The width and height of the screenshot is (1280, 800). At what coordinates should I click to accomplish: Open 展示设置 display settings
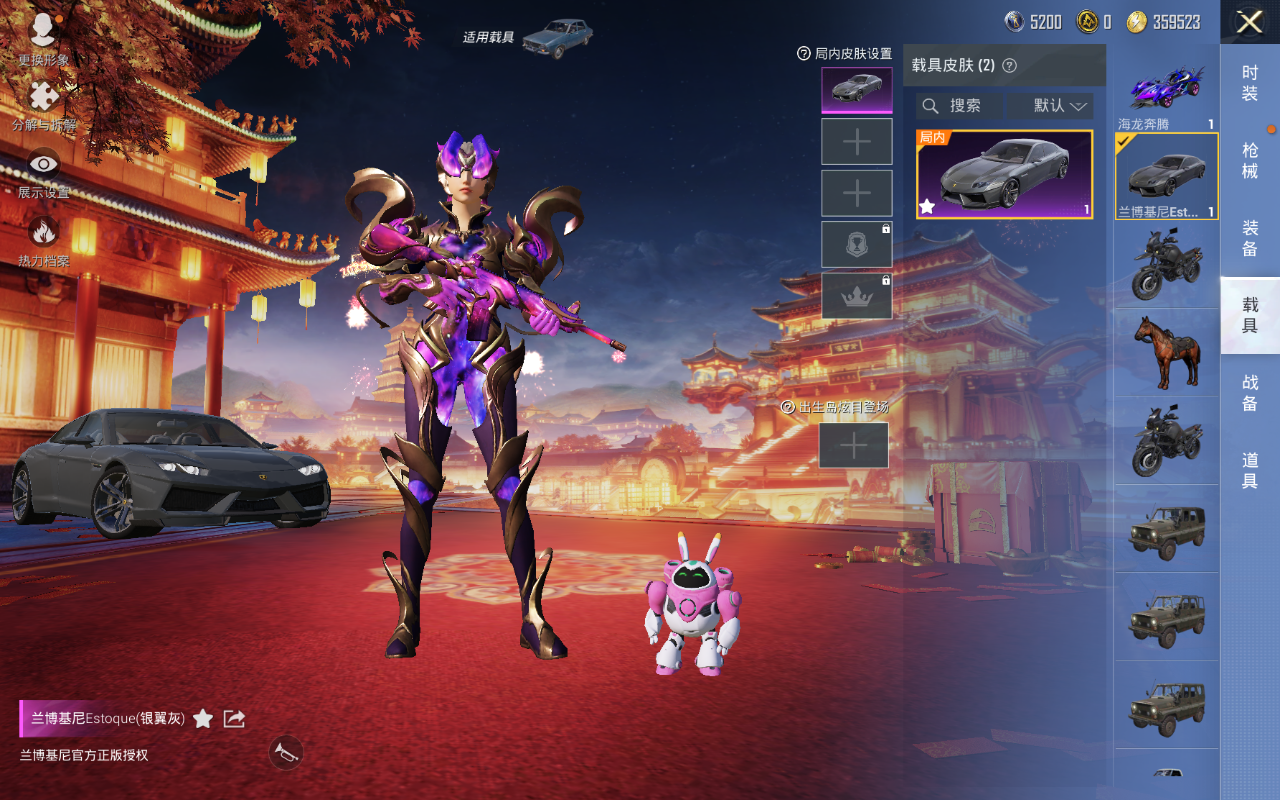(43, 170)
